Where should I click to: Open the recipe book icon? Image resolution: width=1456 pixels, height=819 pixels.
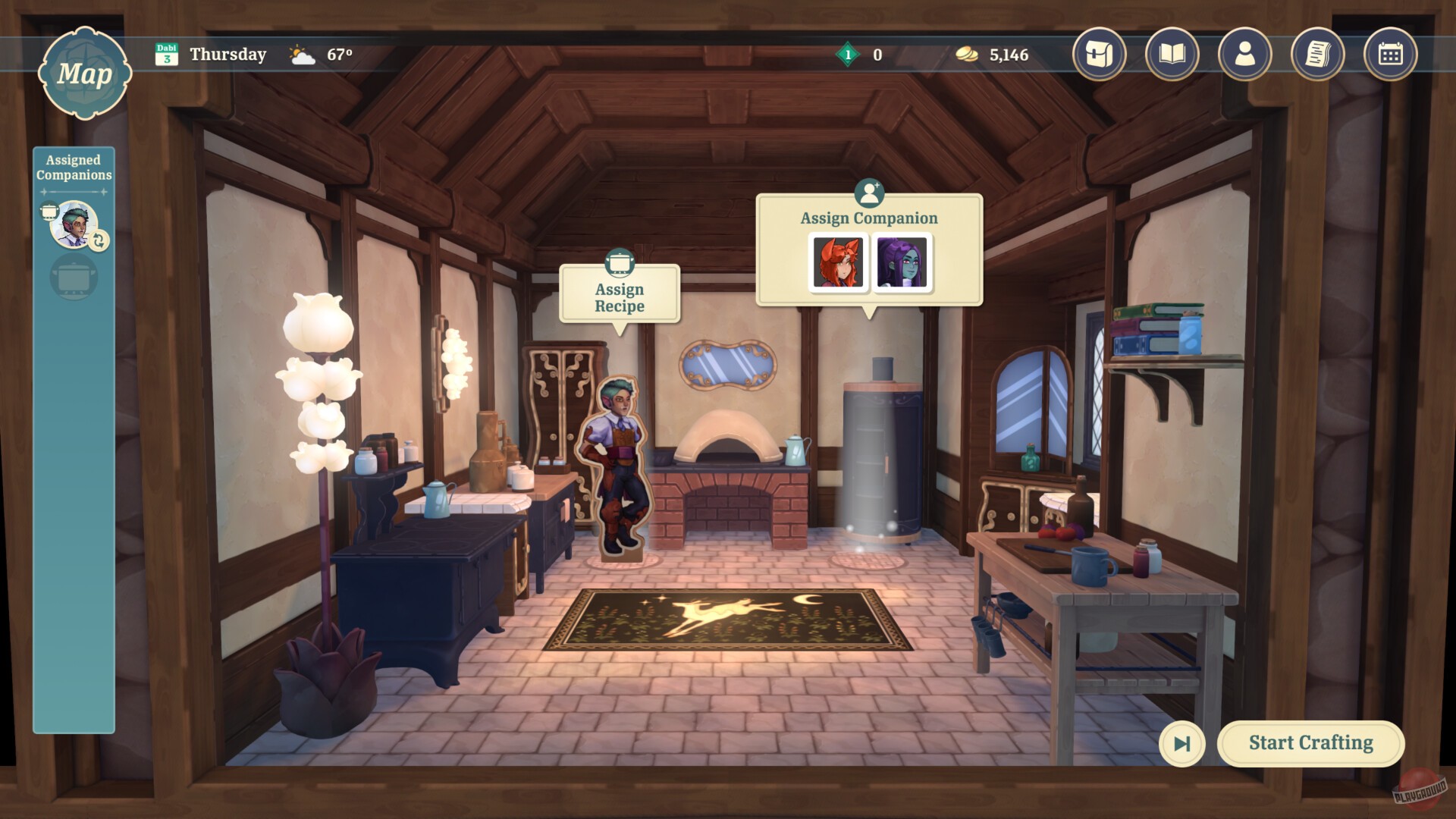click(x=1172, y=55)
